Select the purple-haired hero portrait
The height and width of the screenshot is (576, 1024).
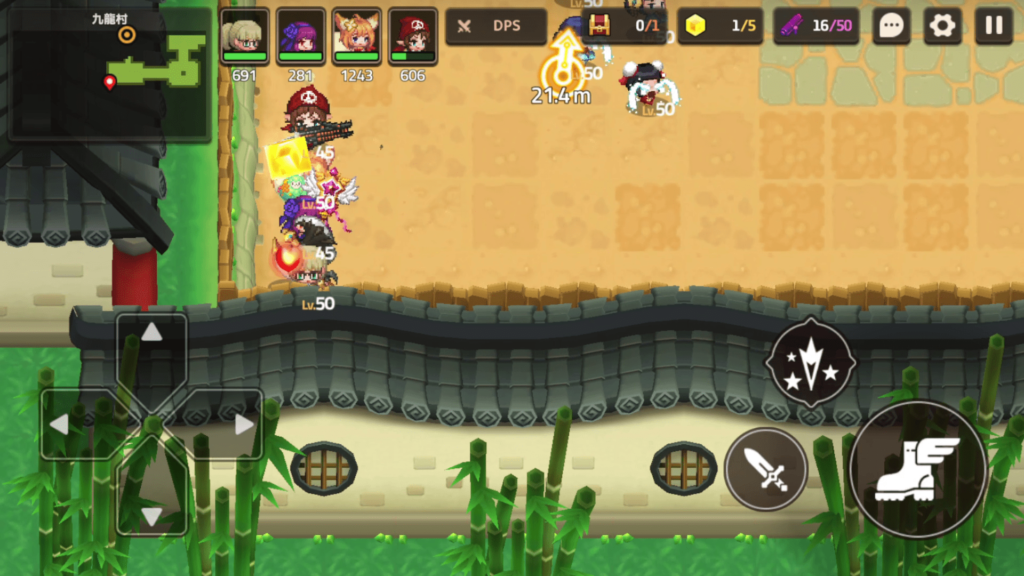pos(300,36)
